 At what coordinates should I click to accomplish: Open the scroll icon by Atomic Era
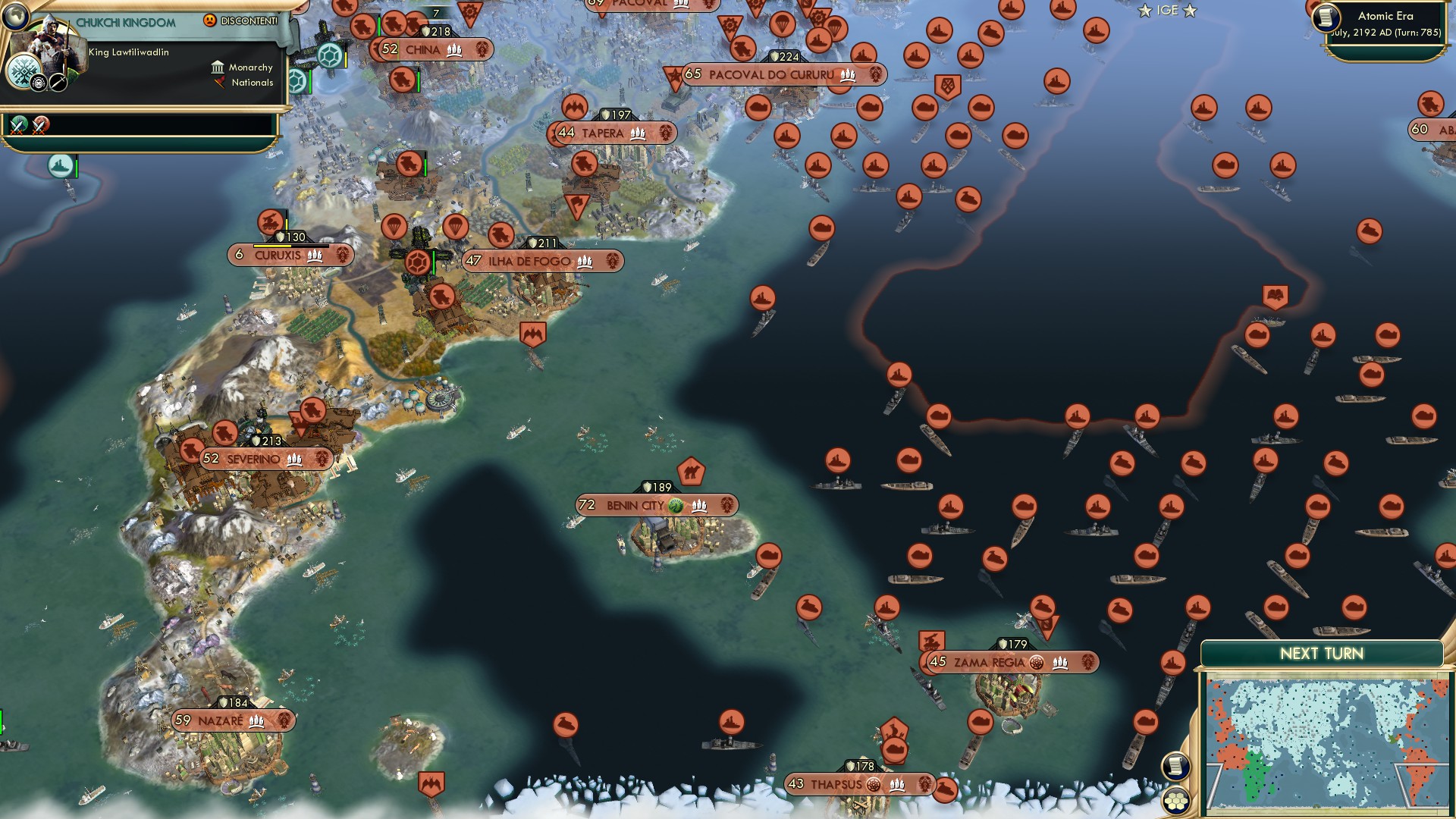click(1326, 17)
